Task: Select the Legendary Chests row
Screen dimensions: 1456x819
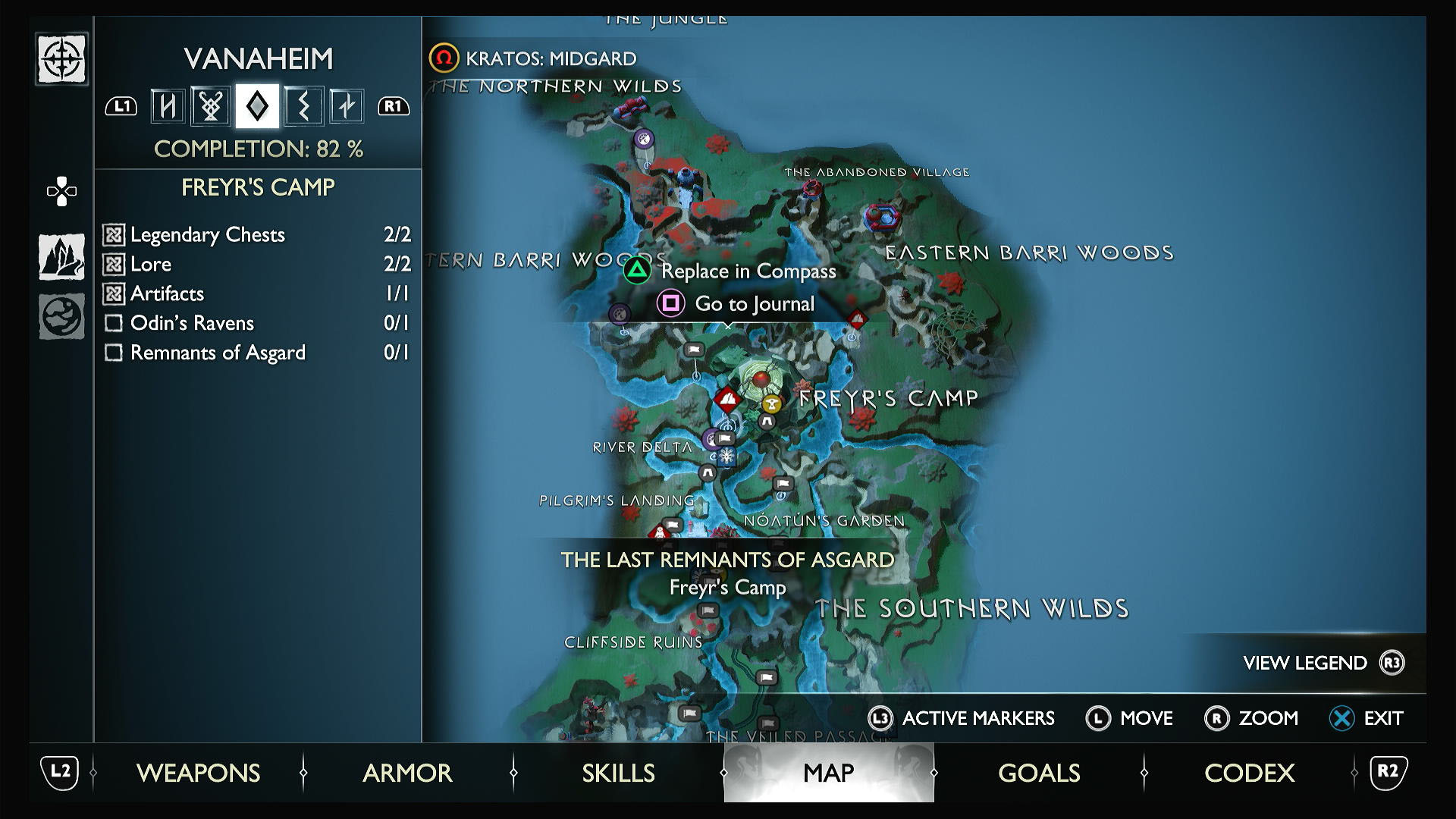Action: click(x=257, y=234)
